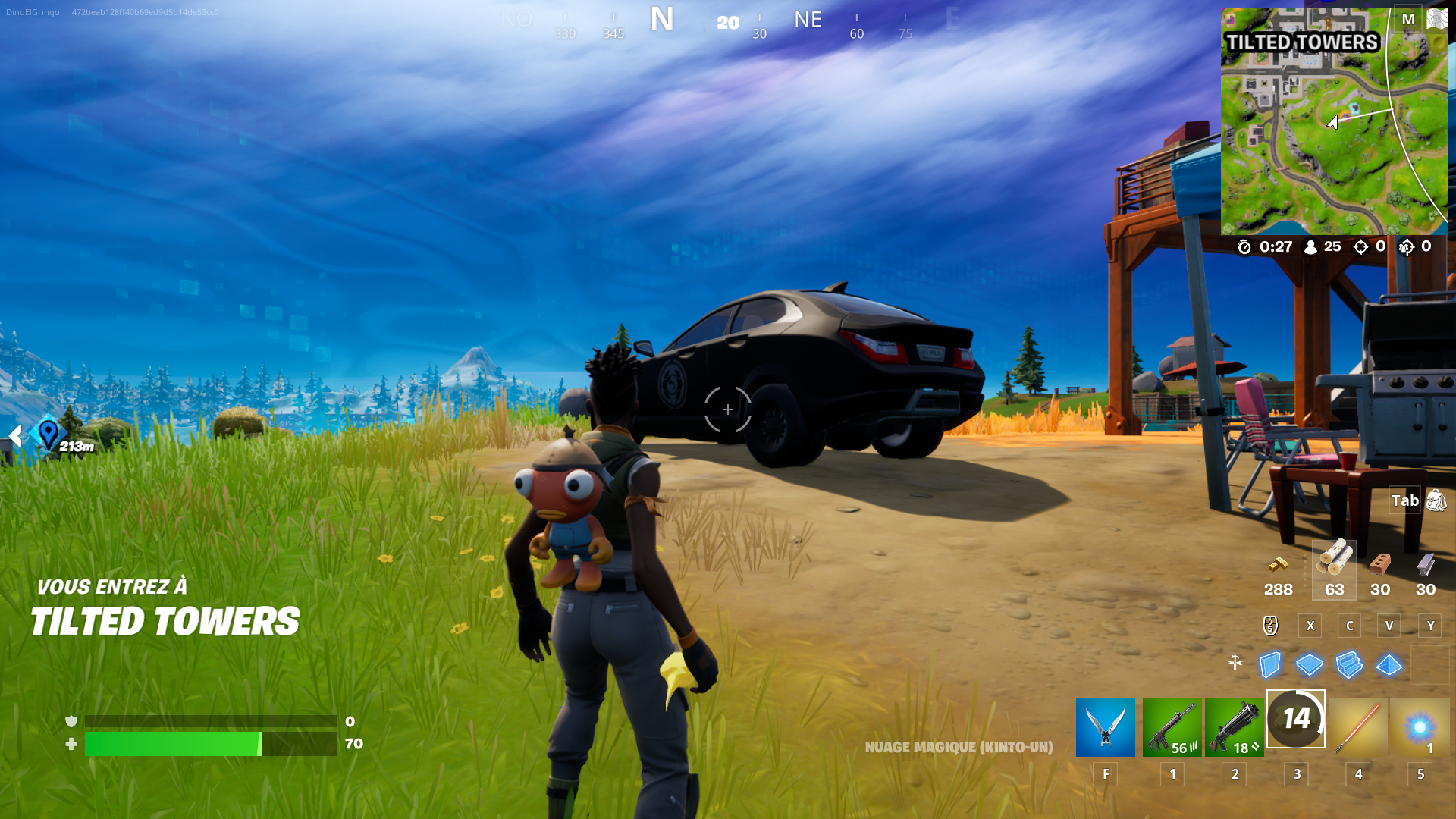This screenshot has height=819, width=1456.
Task: Select the hammer and wrench edit tool icon
Action: (x=1237, y=662)
